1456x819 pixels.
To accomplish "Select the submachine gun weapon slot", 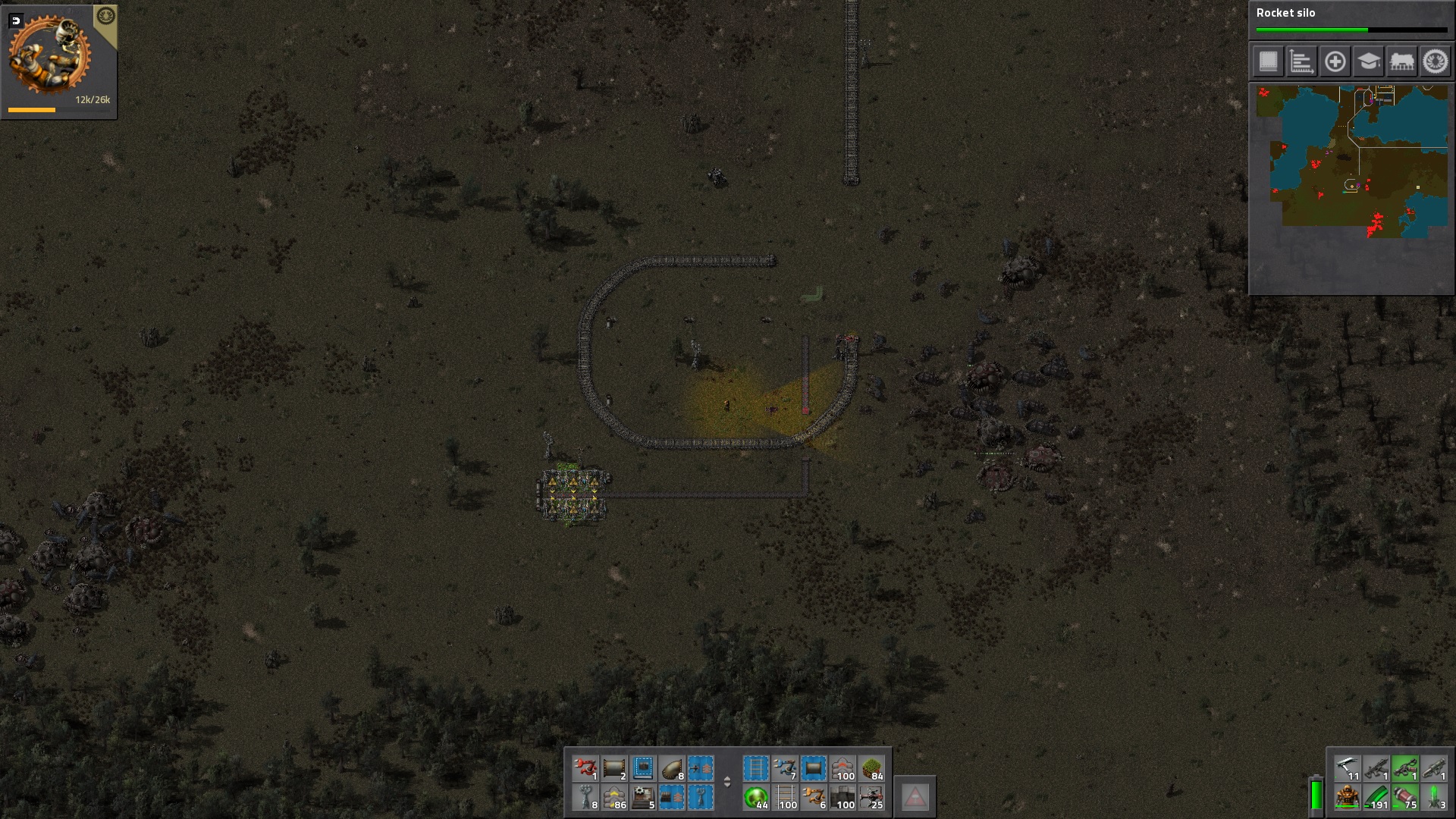I will 1376,768.
